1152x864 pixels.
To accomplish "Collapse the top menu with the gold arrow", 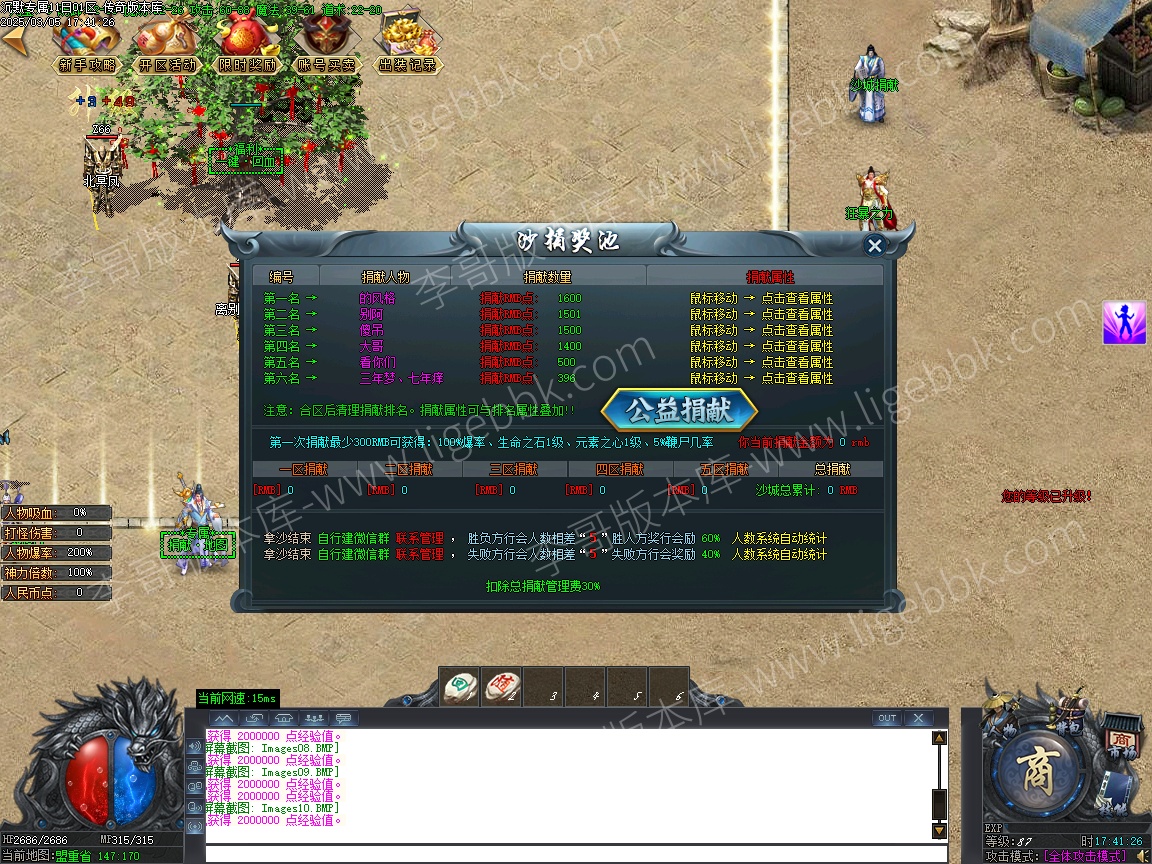I will (14, 40).
